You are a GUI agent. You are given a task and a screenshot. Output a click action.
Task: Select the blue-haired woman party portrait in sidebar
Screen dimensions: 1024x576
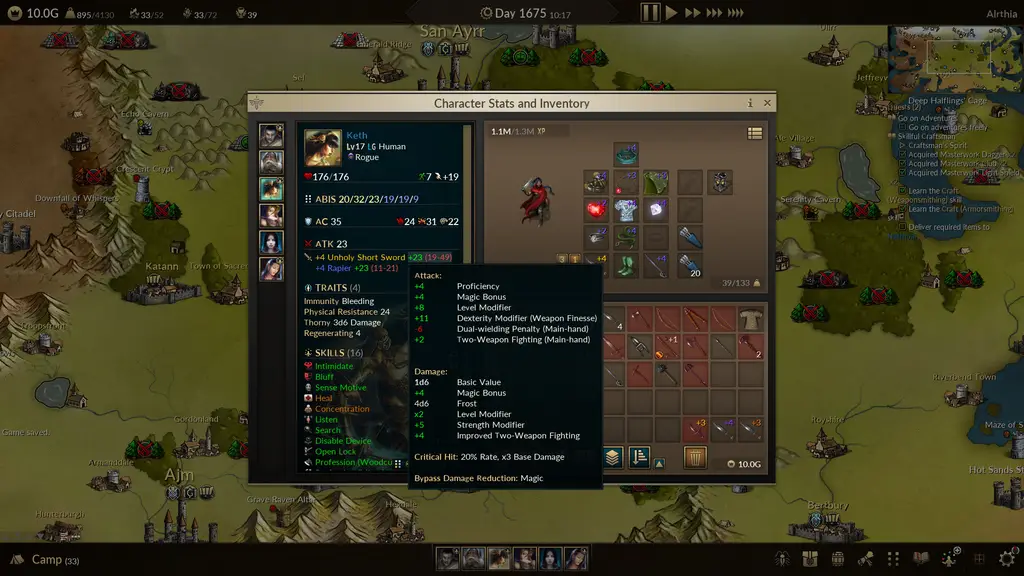271,242
